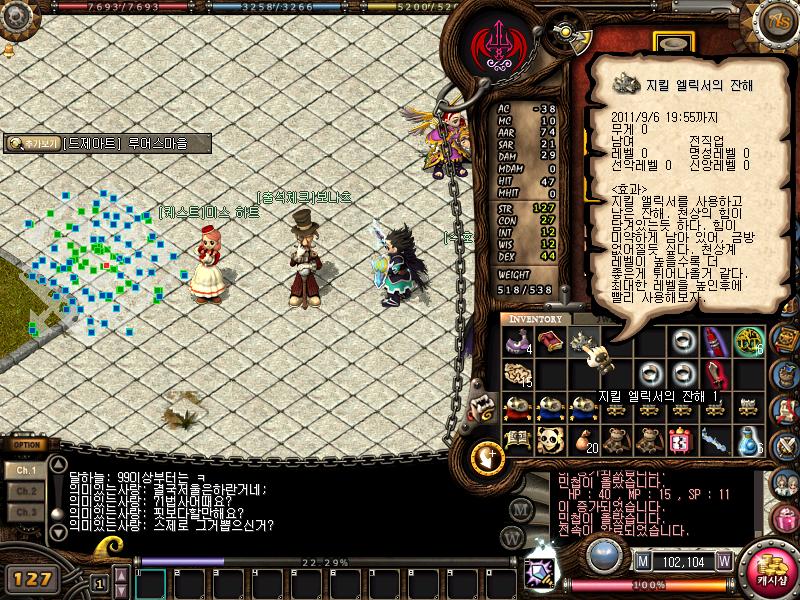The image size is (800, 600).
Task: Open the cash shop with gold coins
Action: pos(770,571)
